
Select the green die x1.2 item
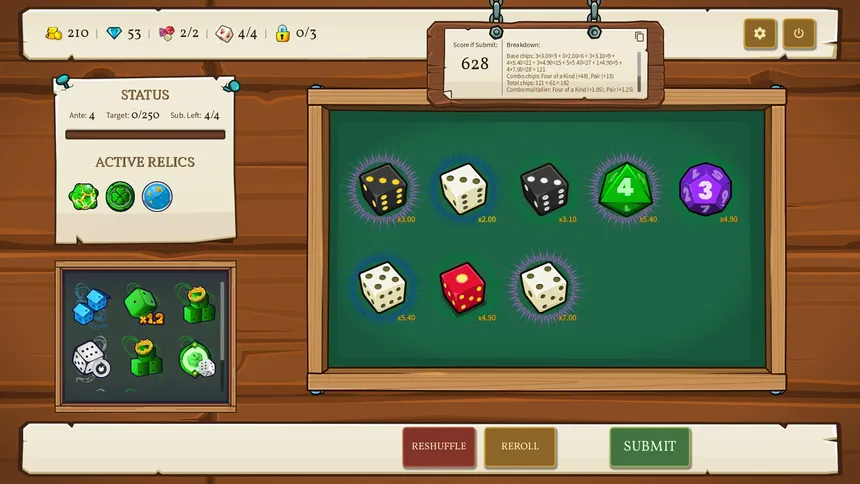point(143,304)
